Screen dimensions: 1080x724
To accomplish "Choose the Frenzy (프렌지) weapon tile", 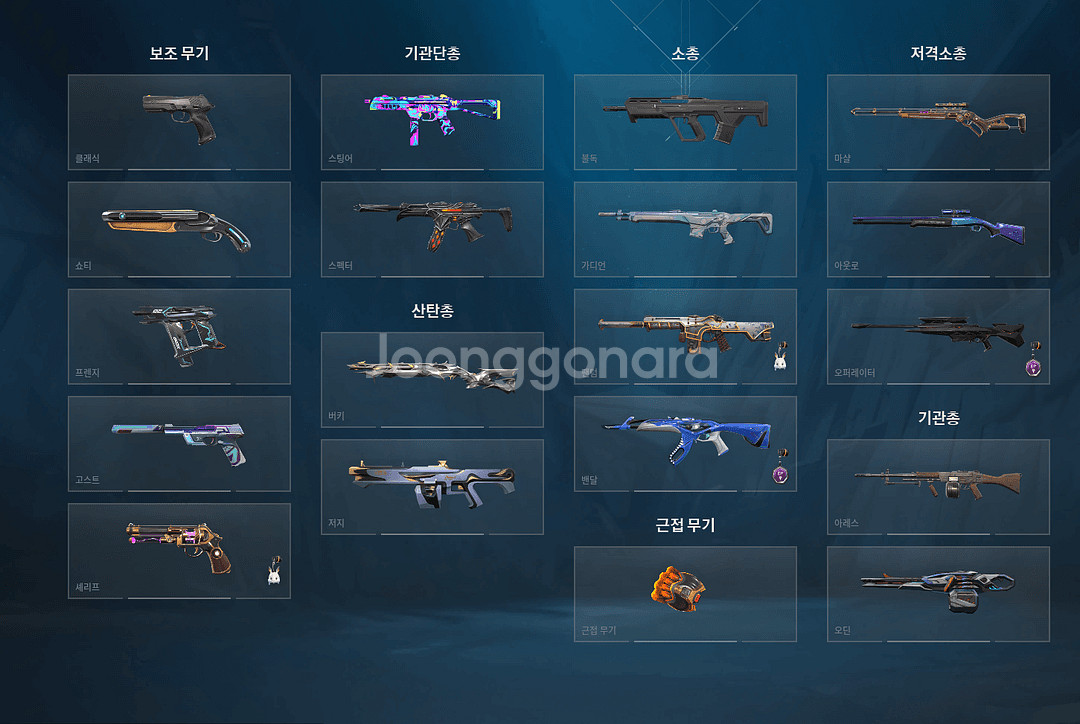I will pos(179,336).
